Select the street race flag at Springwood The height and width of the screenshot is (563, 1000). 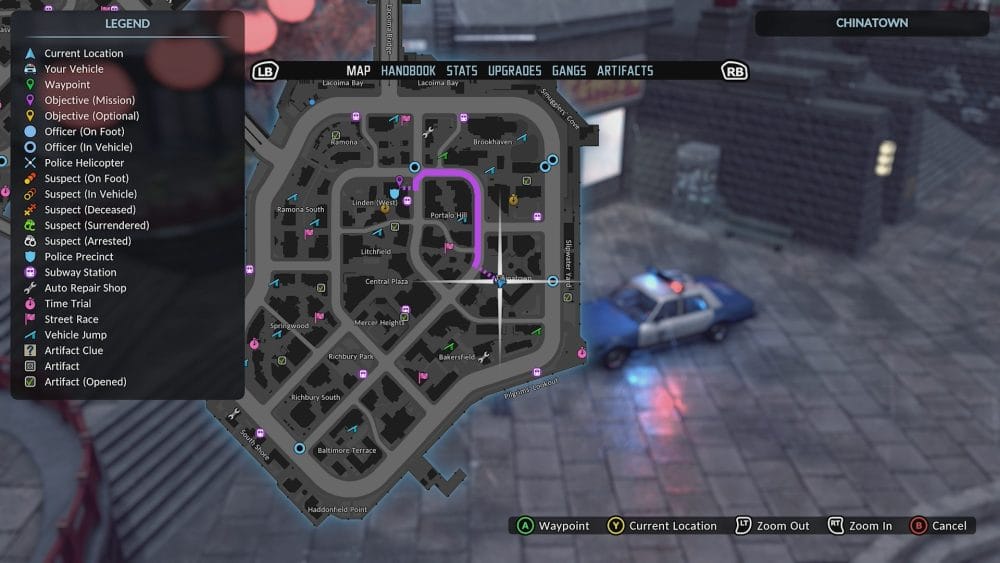pyautogui.click(x=319, y=317)
